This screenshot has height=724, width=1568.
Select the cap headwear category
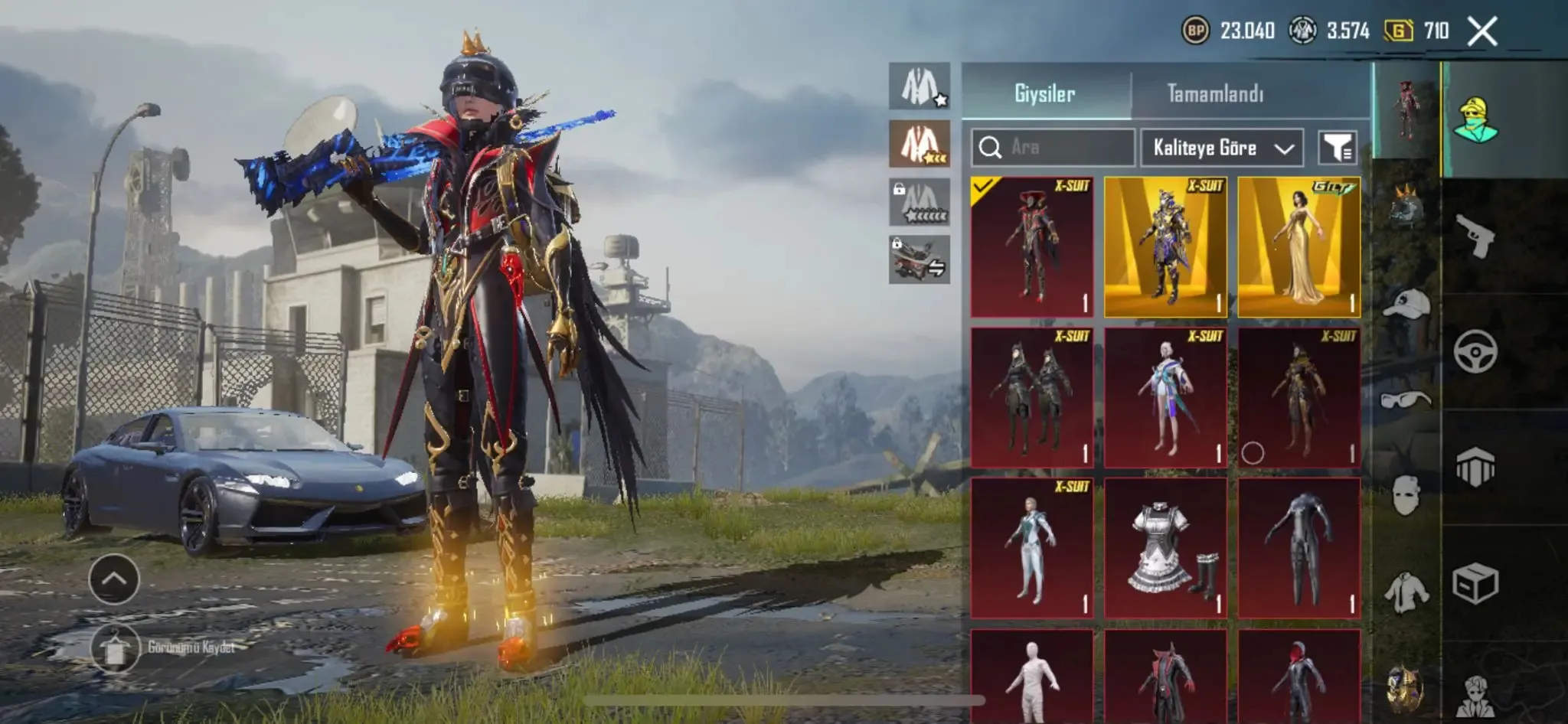(x=1406, y=304)
